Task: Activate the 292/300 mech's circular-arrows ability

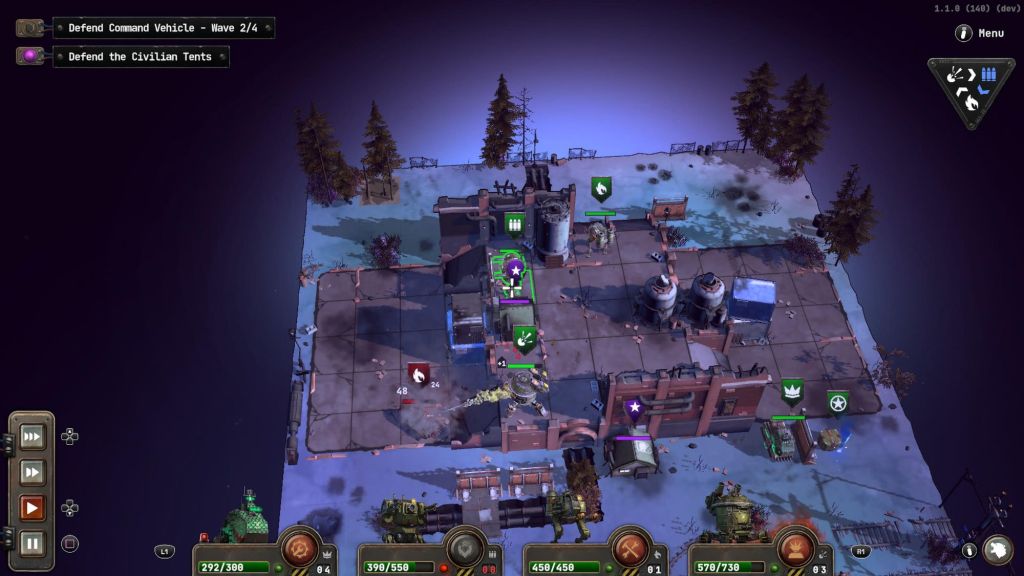Action: point(298,548)
